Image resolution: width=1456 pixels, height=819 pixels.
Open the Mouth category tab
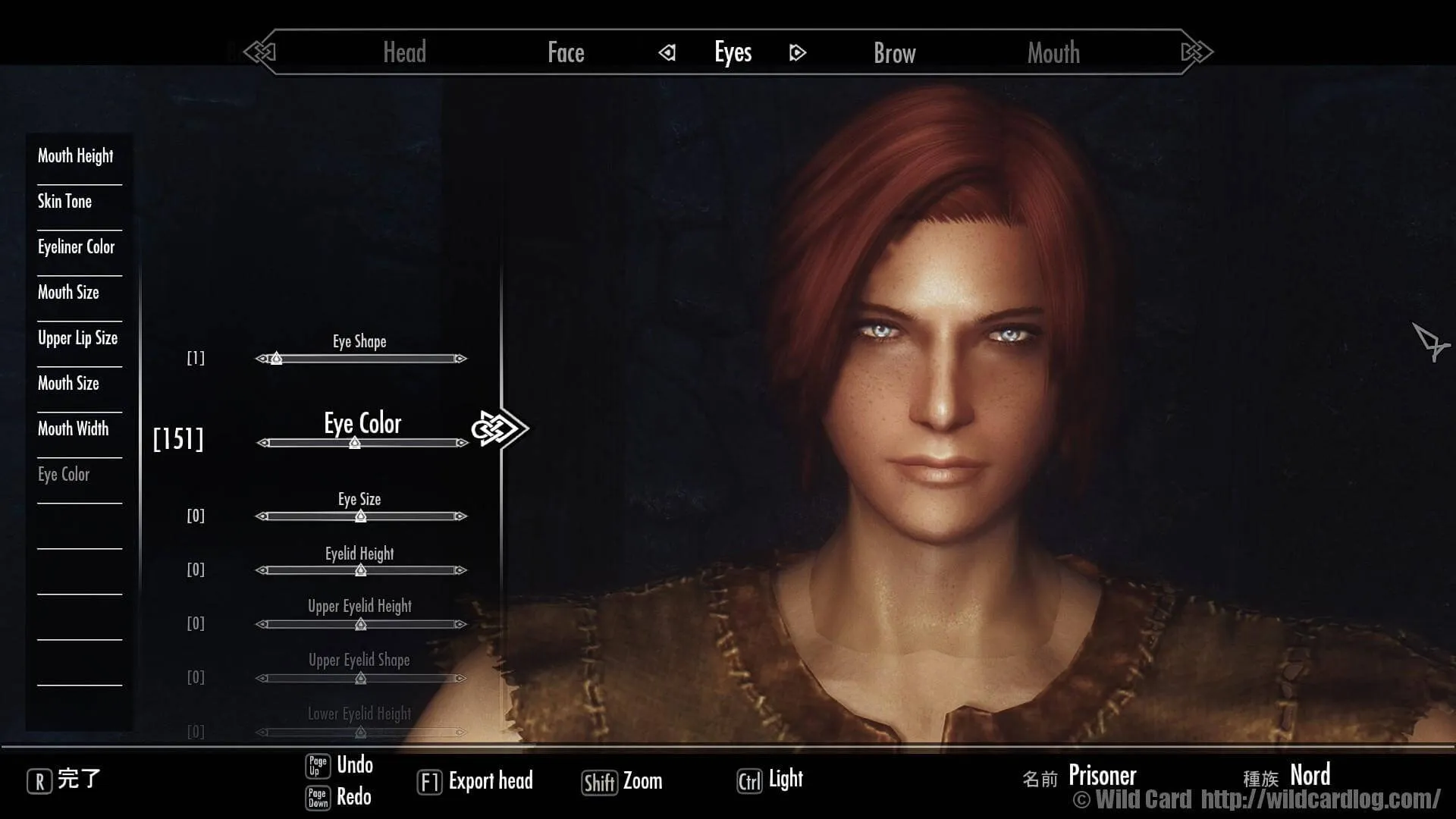1053,53
